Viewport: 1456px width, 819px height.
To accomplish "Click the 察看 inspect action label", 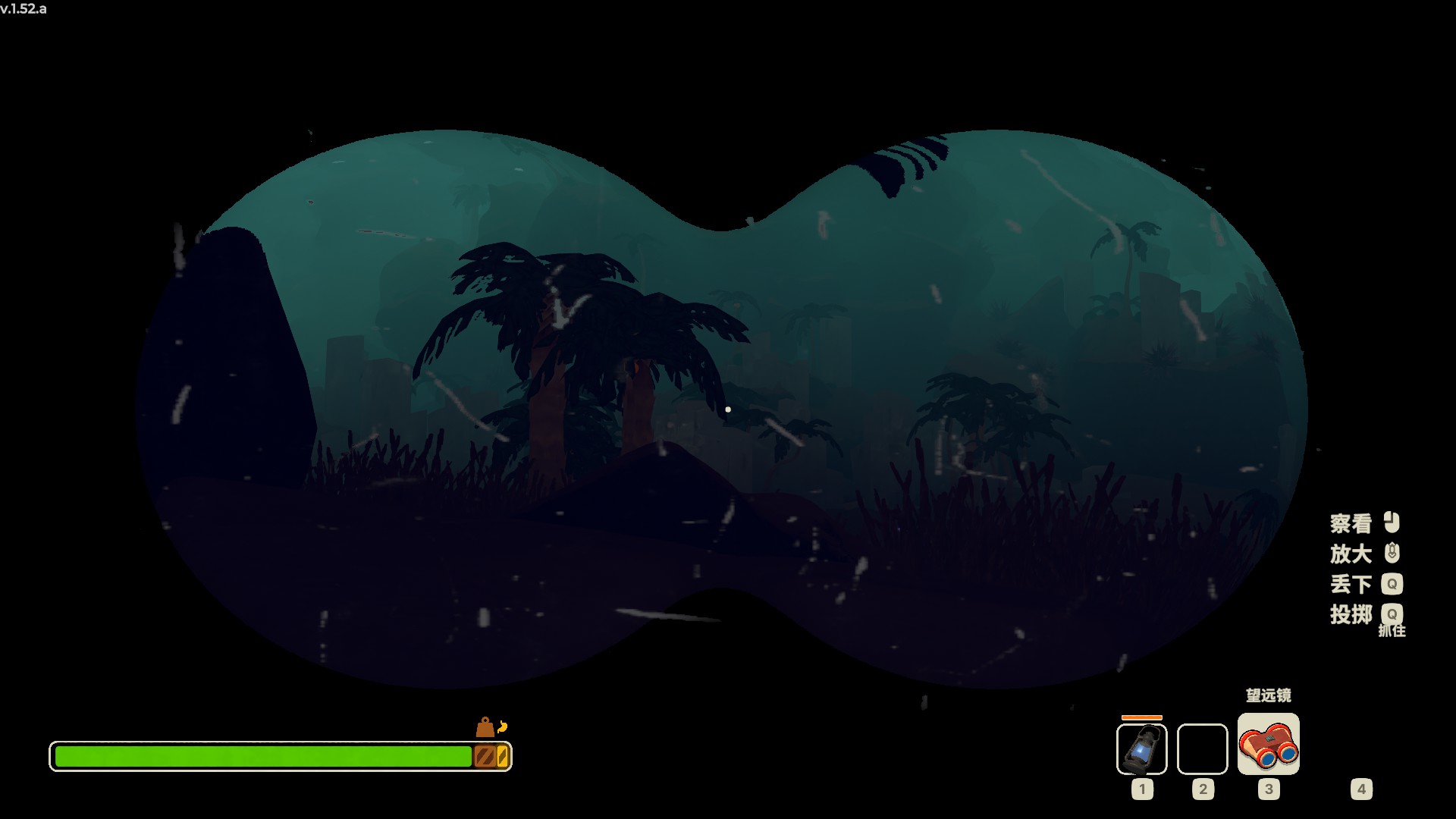I will click(1351, 522).
